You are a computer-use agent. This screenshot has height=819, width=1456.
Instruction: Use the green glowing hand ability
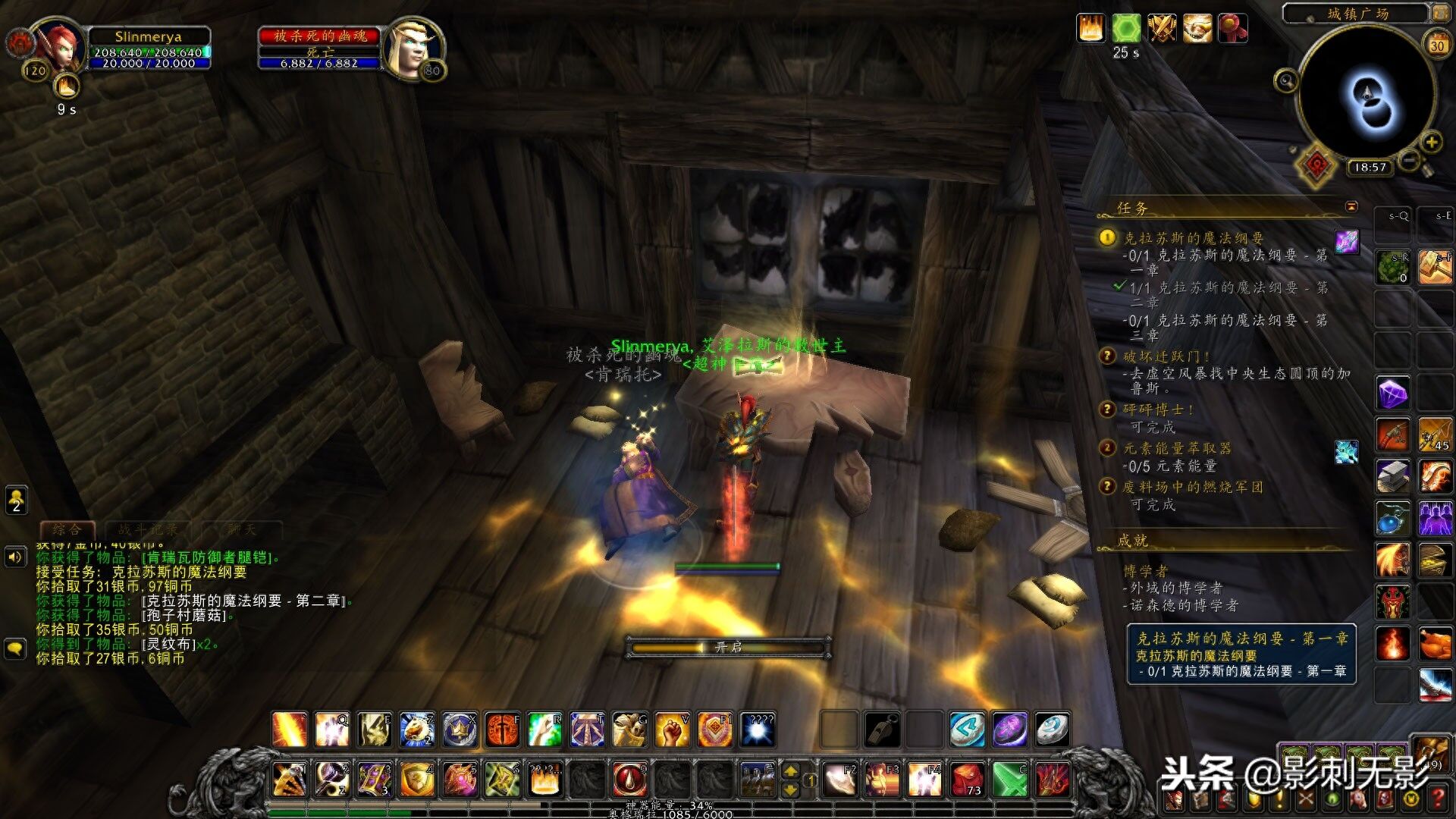(x=544, y=730)
